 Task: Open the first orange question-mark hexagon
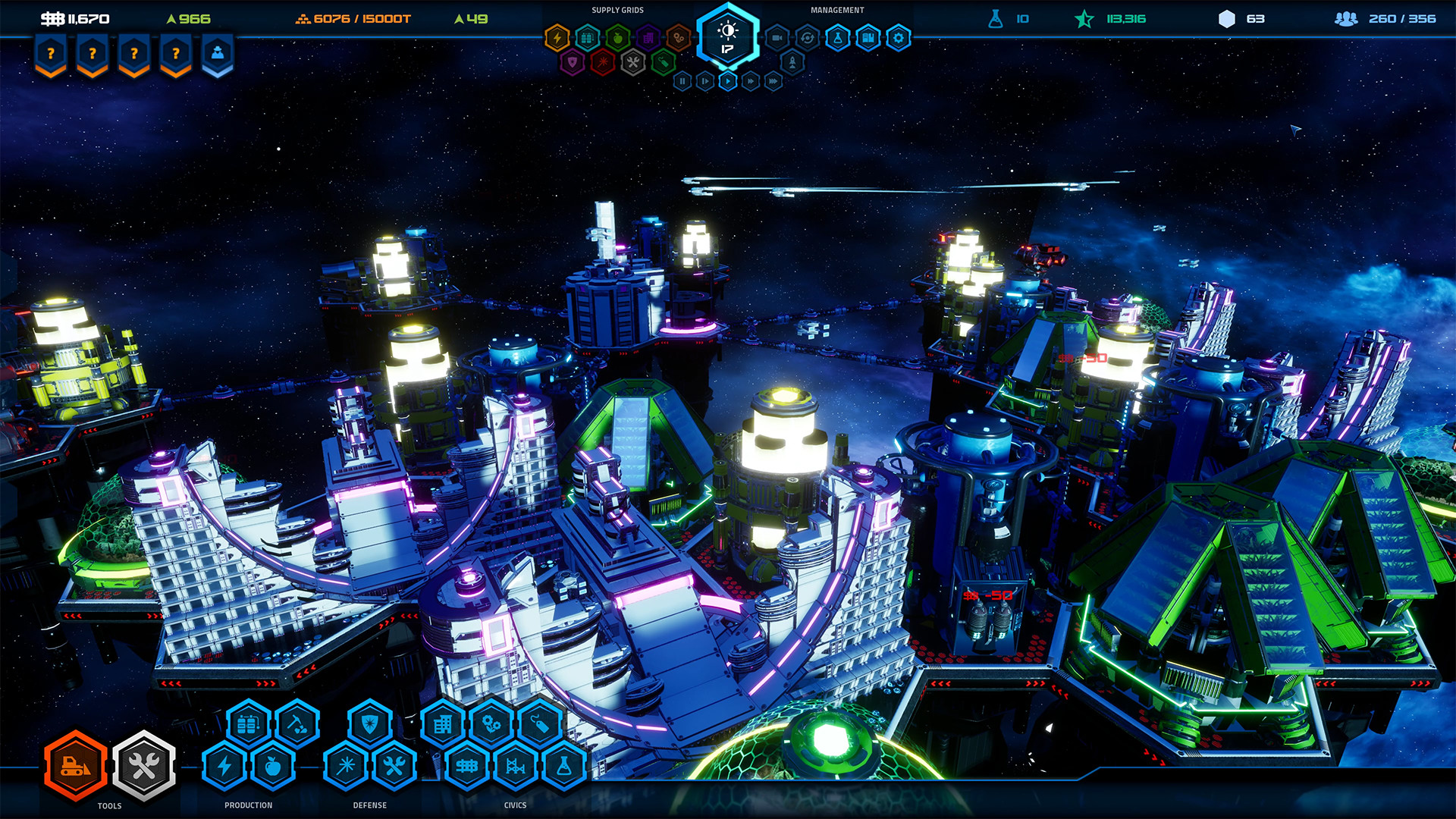click(x=50, y=55)
